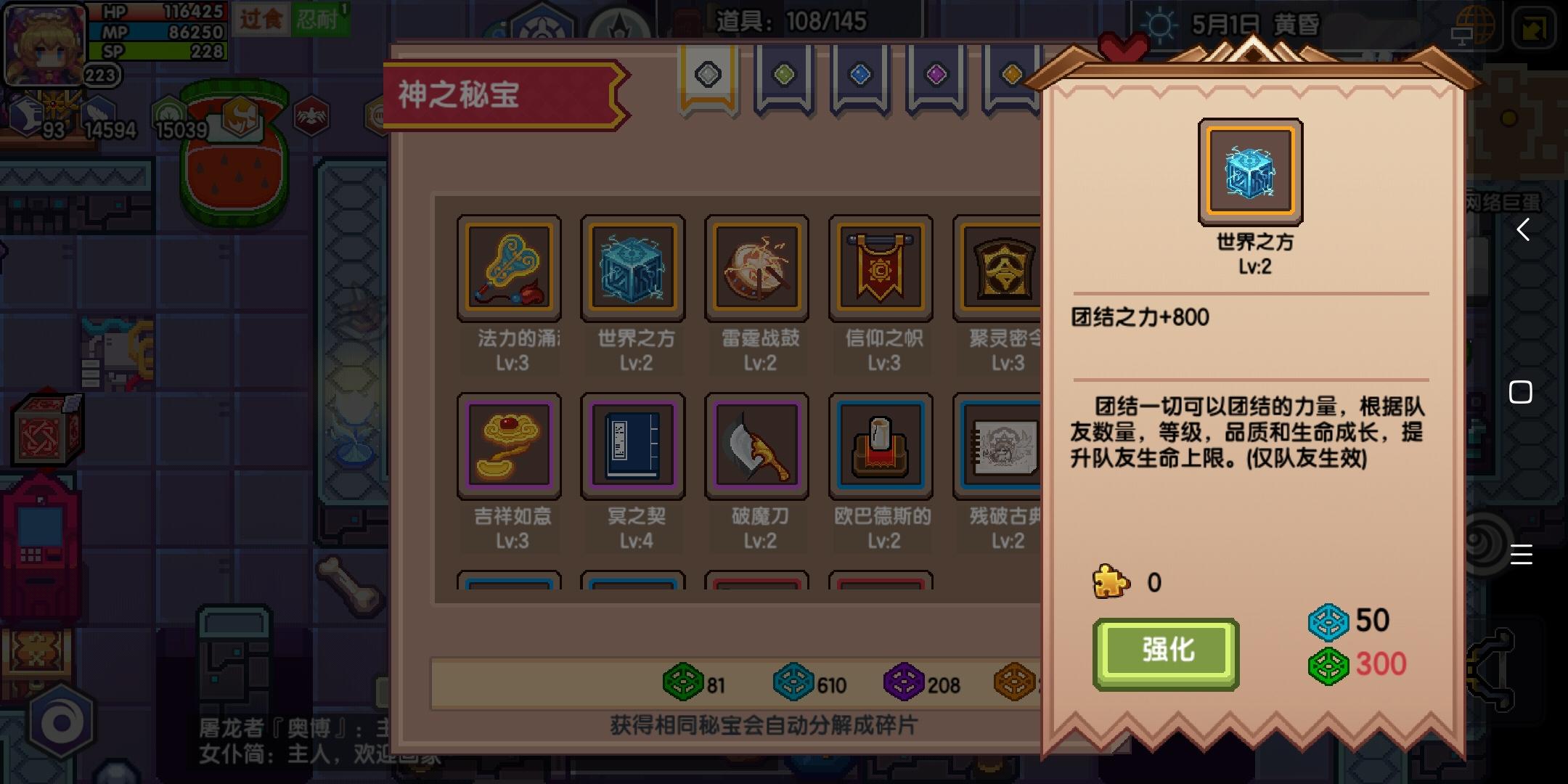The height and width of the screenshot is (784, 1568).
Task: Open the 欧巴德斯的 candle treasure
Action: 881,446
